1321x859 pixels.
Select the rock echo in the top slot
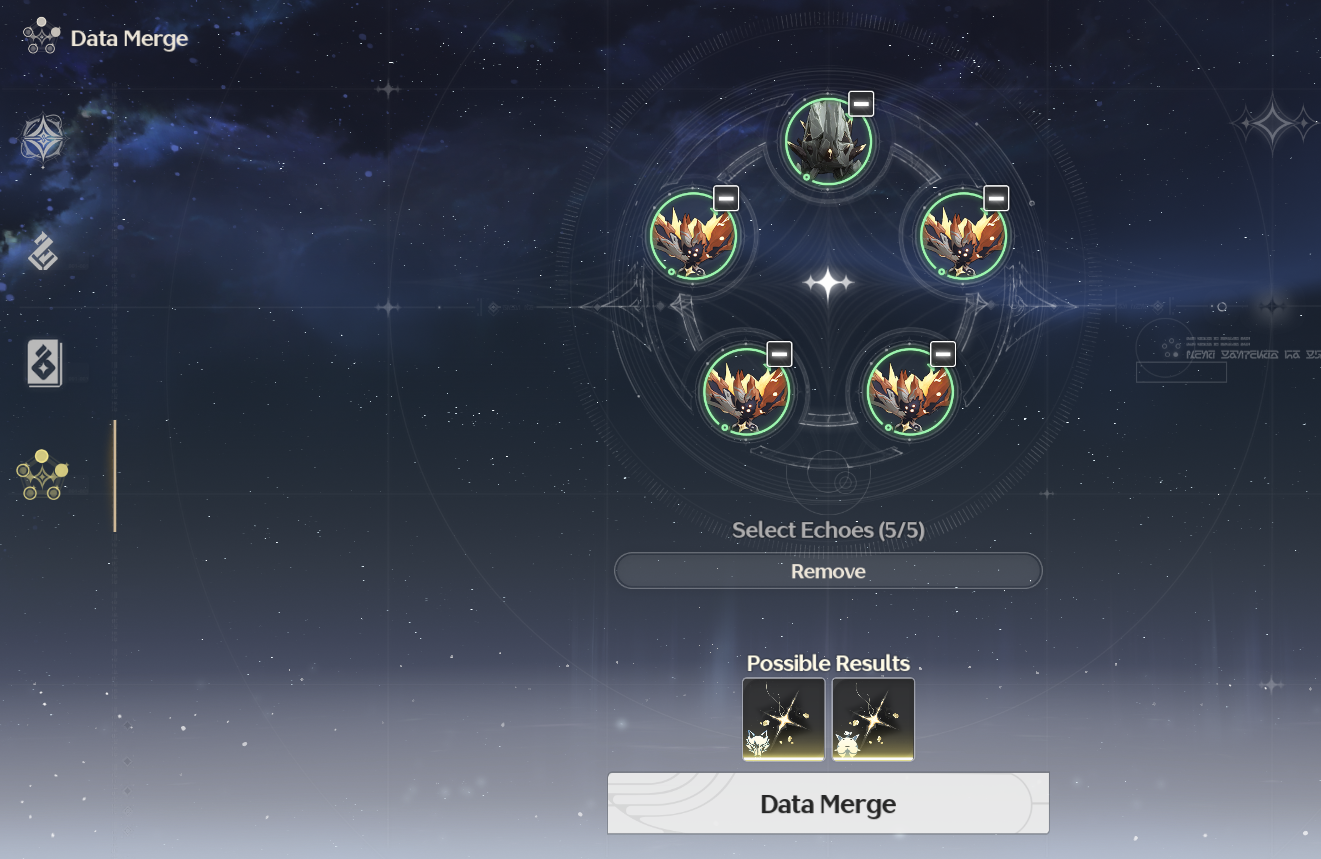point(828,145)
